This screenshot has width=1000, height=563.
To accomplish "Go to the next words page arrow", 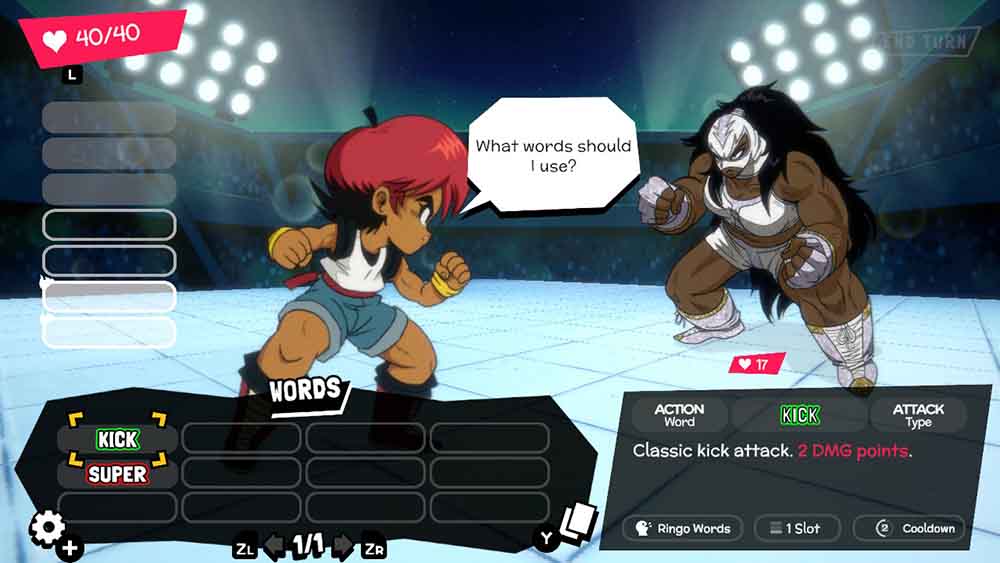I will tap(343, 546).
